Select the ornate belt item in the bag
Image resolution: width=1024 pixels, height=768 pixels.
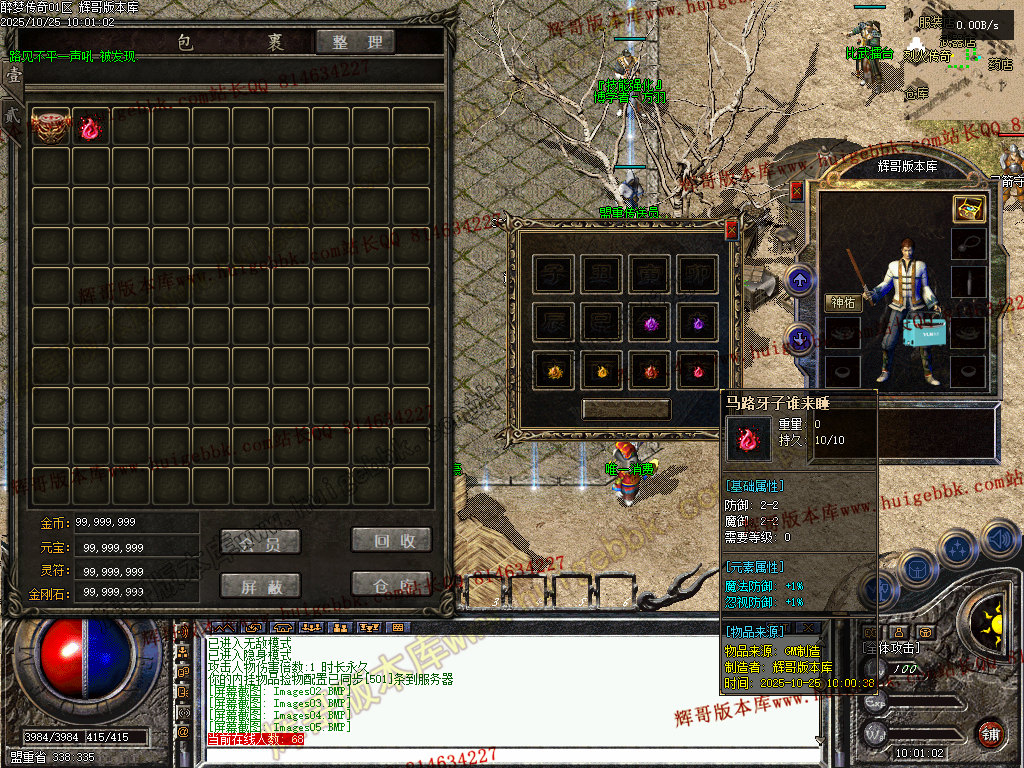(x=50, y=127)
